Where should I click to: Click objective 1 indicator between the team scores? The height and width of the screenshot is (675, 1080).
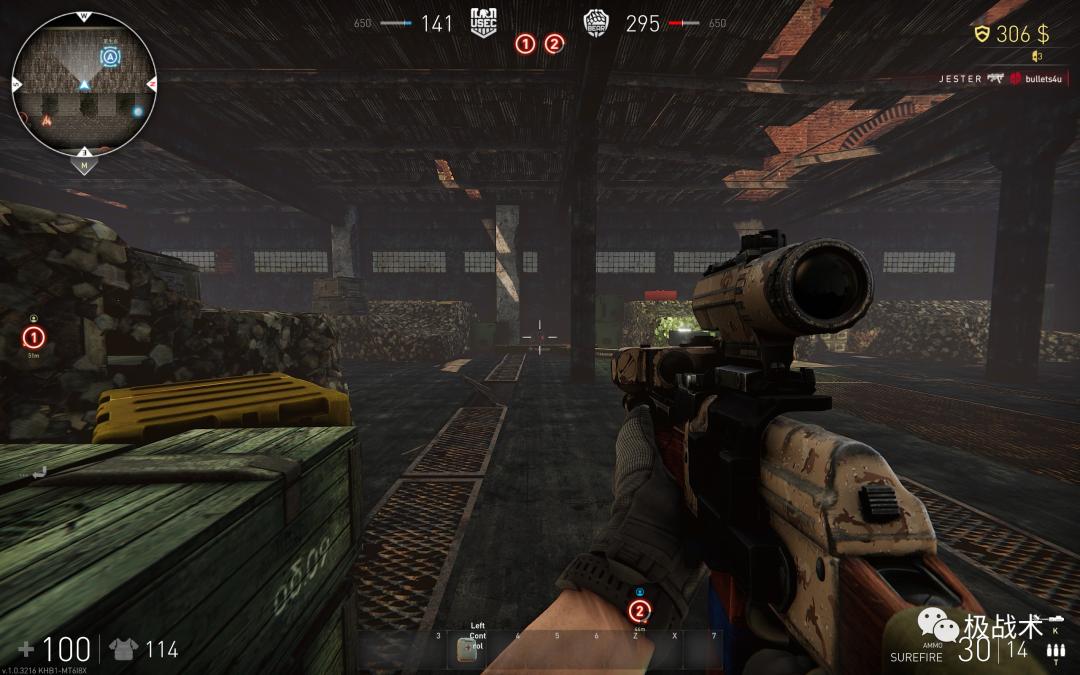pos(525,44)
